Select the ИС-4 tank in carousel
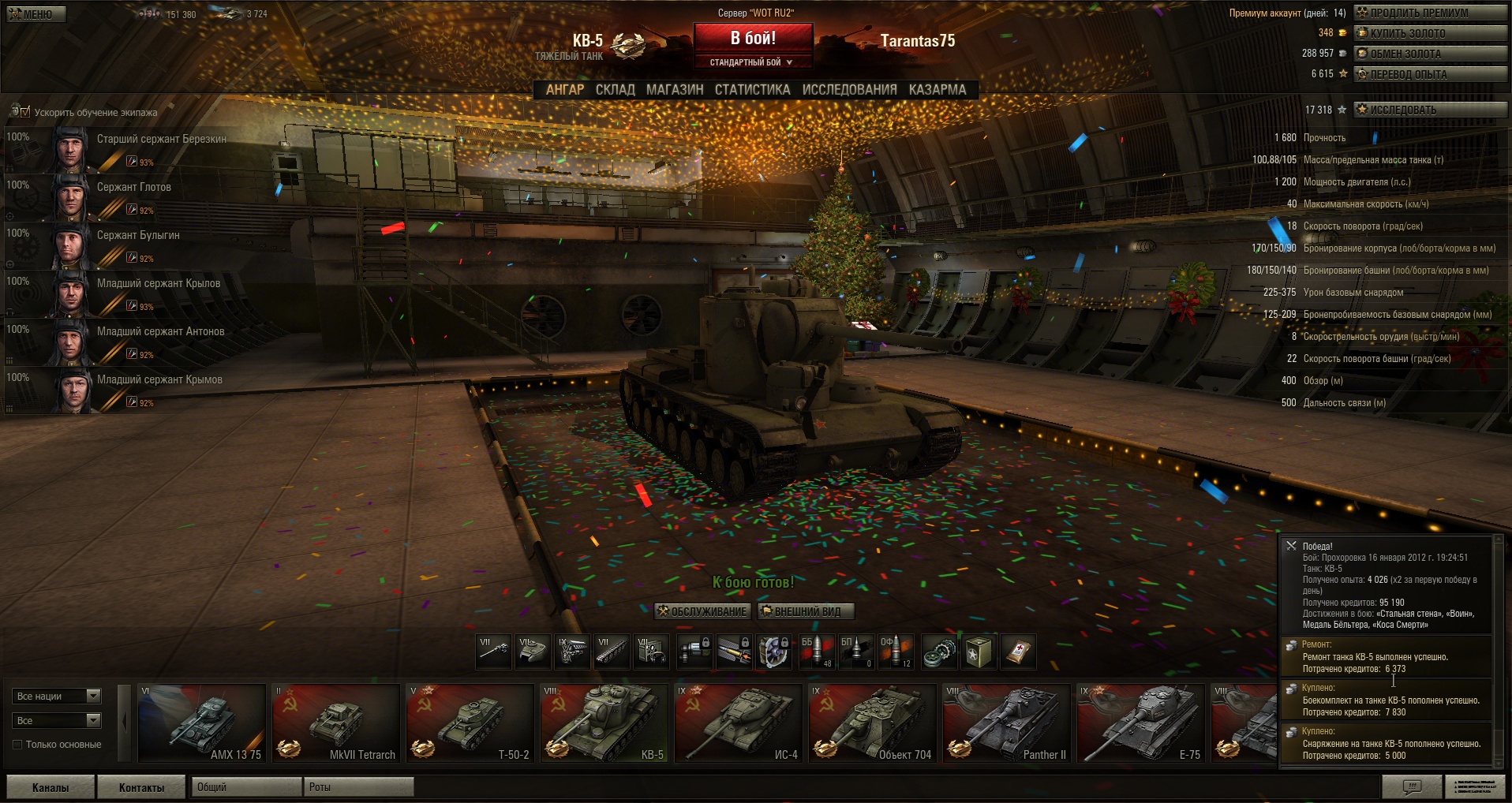The height and width of the screenshot is (803, 1512). point(739,723)
